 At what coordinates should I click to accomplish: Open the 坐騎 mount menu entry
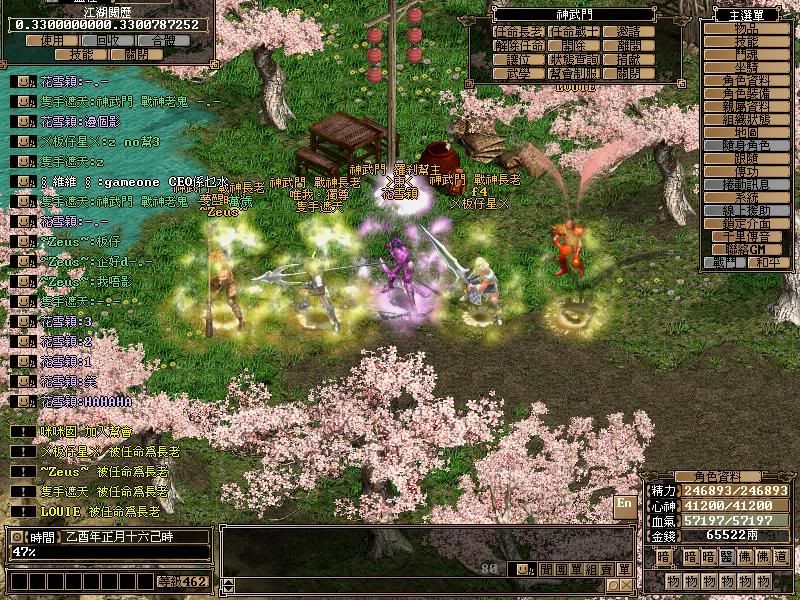point(746,67)
